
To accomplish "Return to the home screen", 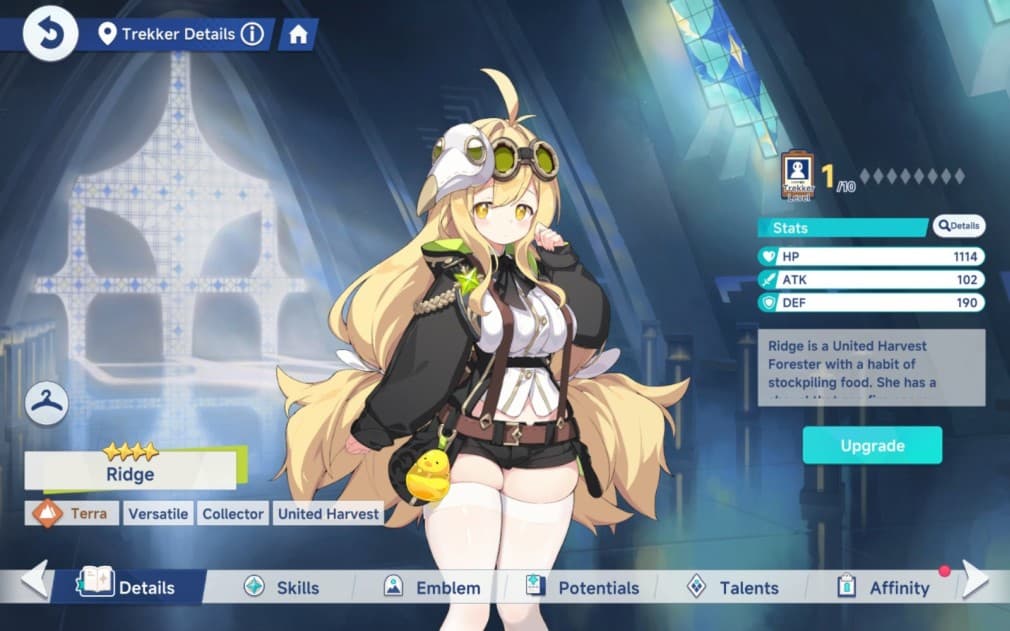I will pos(297,34).
